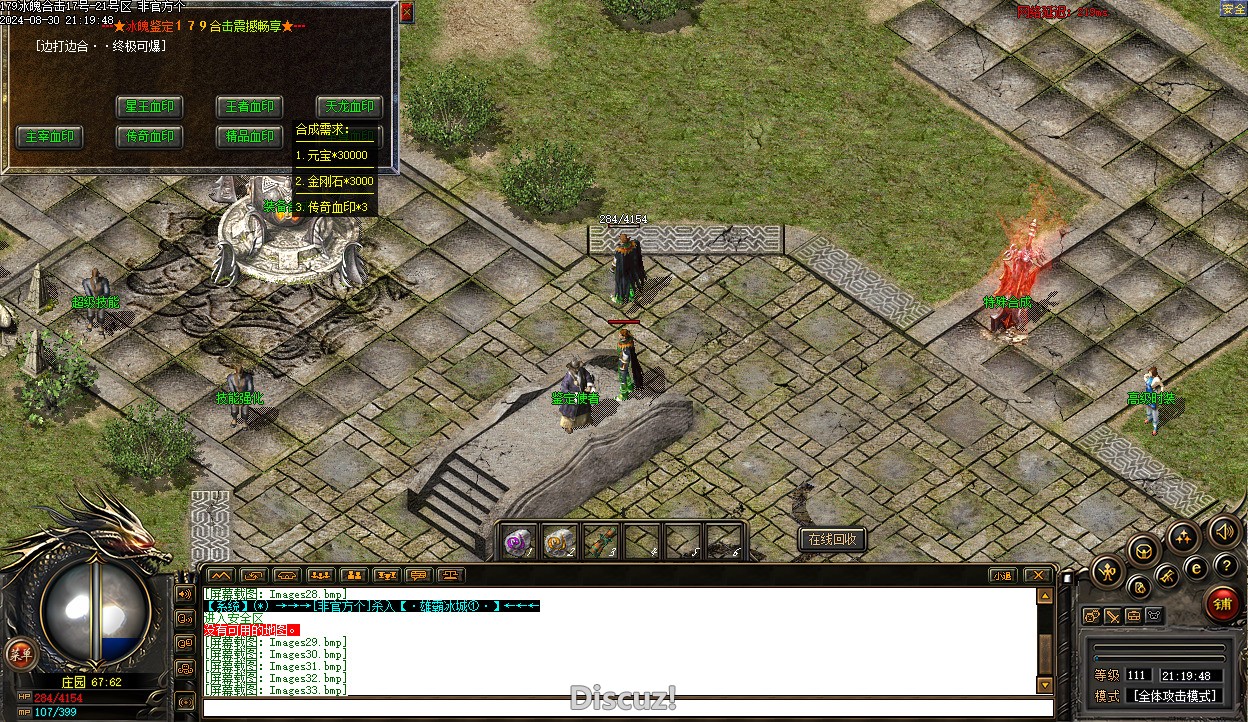The height and width of the screenshot is (722, 1248).
Task: Click the 小退 logout button
Action: [x=1002, y=575]
